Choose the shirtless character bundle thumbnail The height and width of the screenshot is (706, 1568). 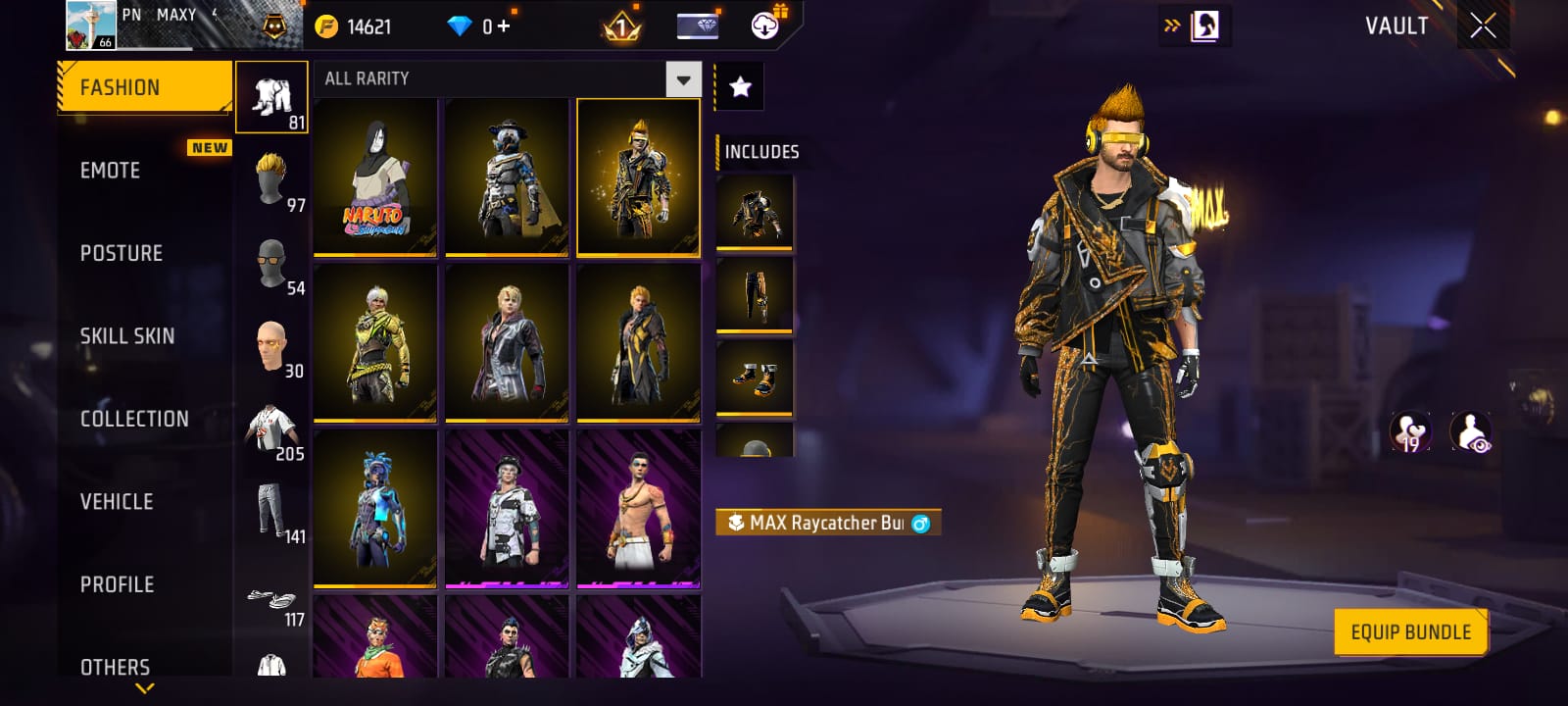[638, 508]
